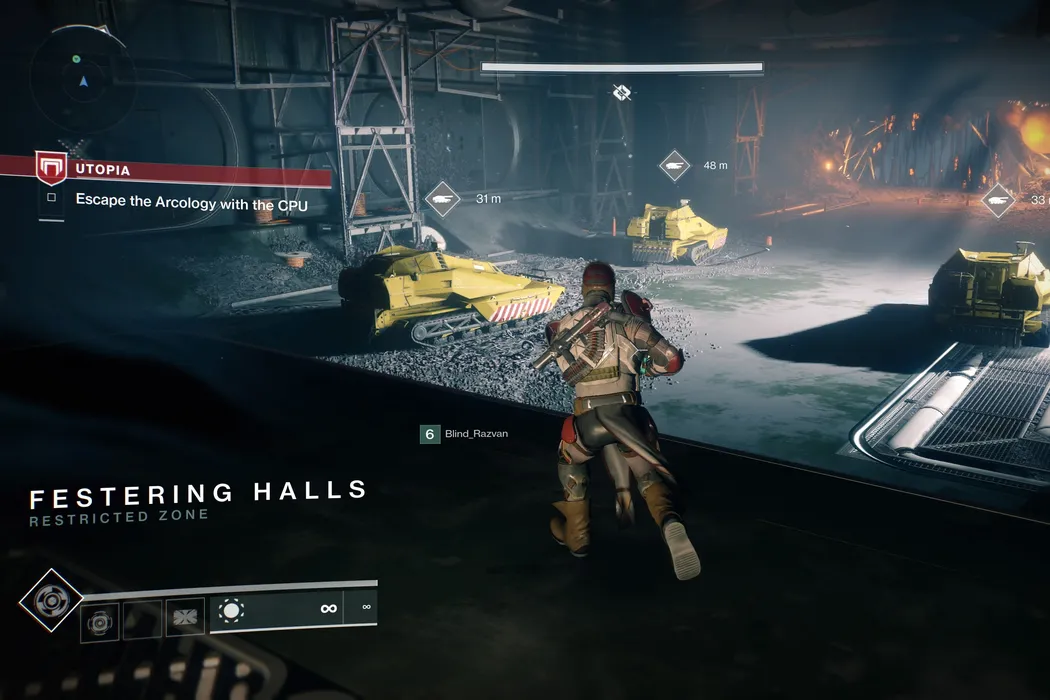Viewport: 1050px width, 700px height.
Task: Select the tank waypoint marked 33 m
Action: coord(997,200)
